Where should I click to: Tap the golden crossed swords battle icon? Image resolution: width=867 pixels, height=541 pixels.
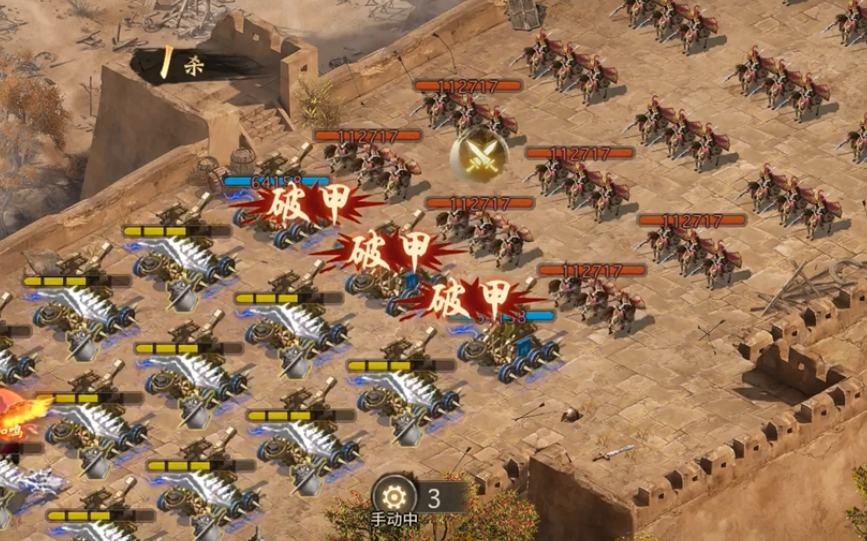474,153
